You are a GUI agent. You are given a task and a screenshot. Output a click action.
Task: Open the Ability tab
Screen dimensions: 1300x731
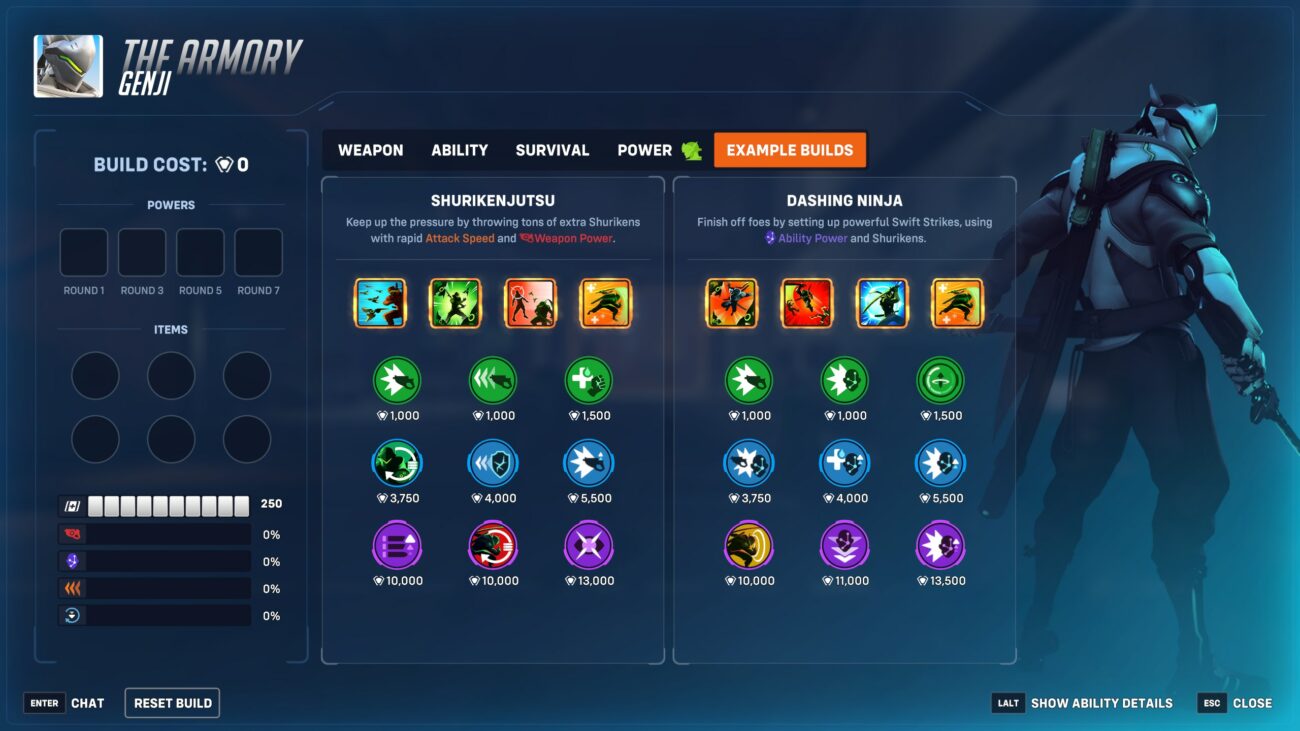tap(459, 150)
